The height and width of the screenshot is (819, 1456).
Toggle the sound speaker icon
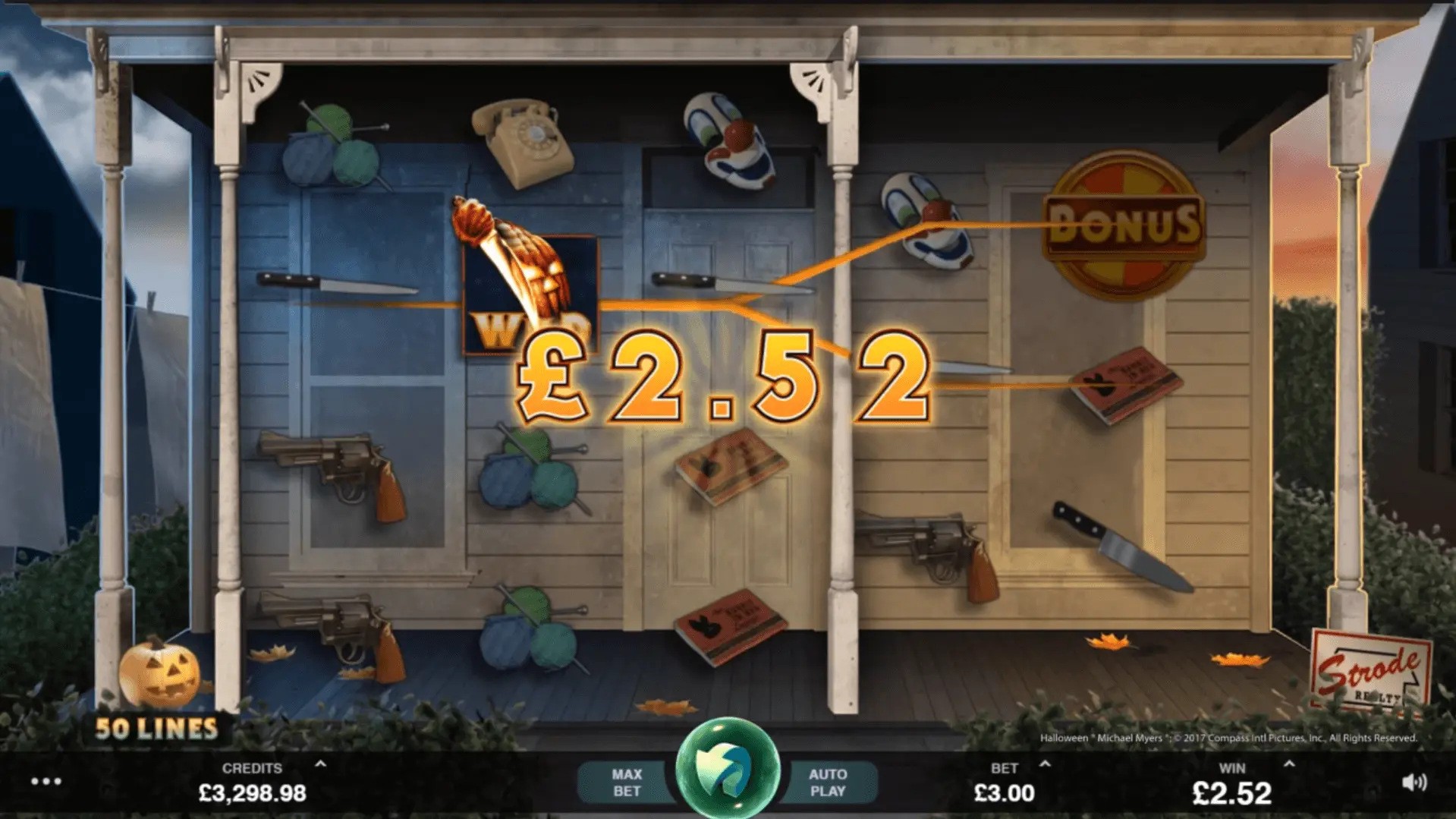pyautogui.click(x=1414, y=783)
